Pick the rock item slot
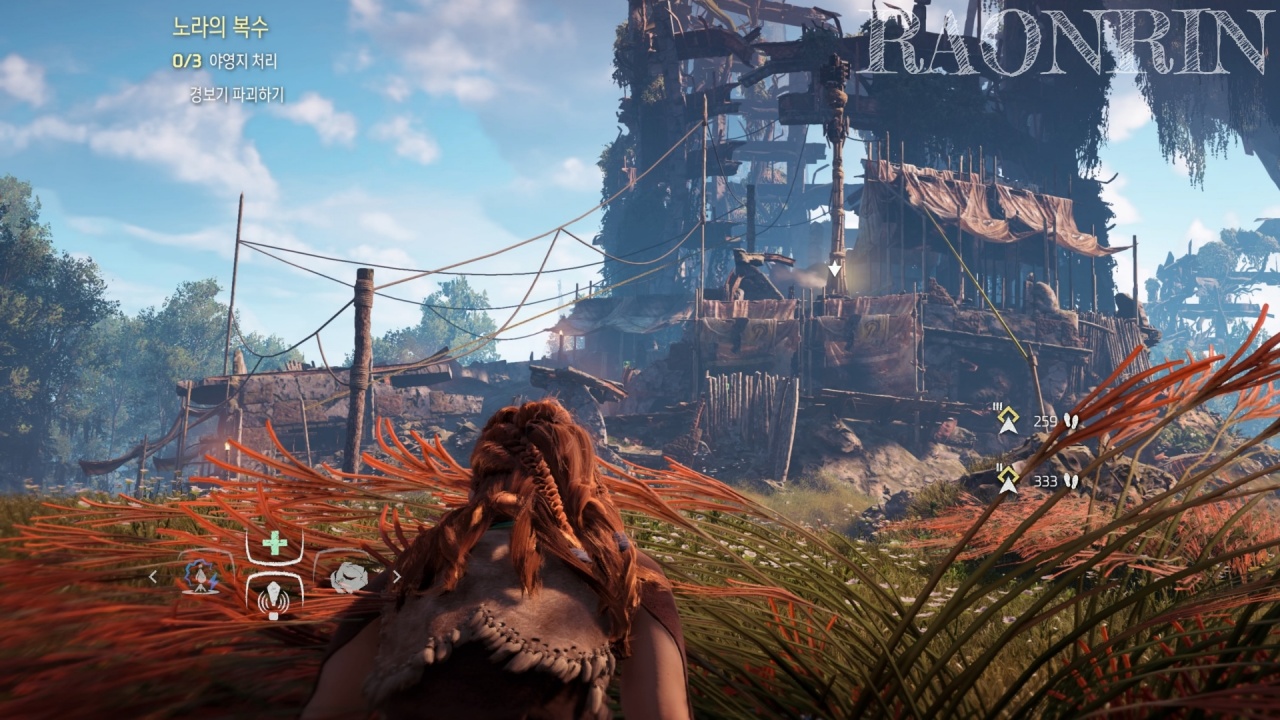 pyautogui.click(x=347, y=577)
